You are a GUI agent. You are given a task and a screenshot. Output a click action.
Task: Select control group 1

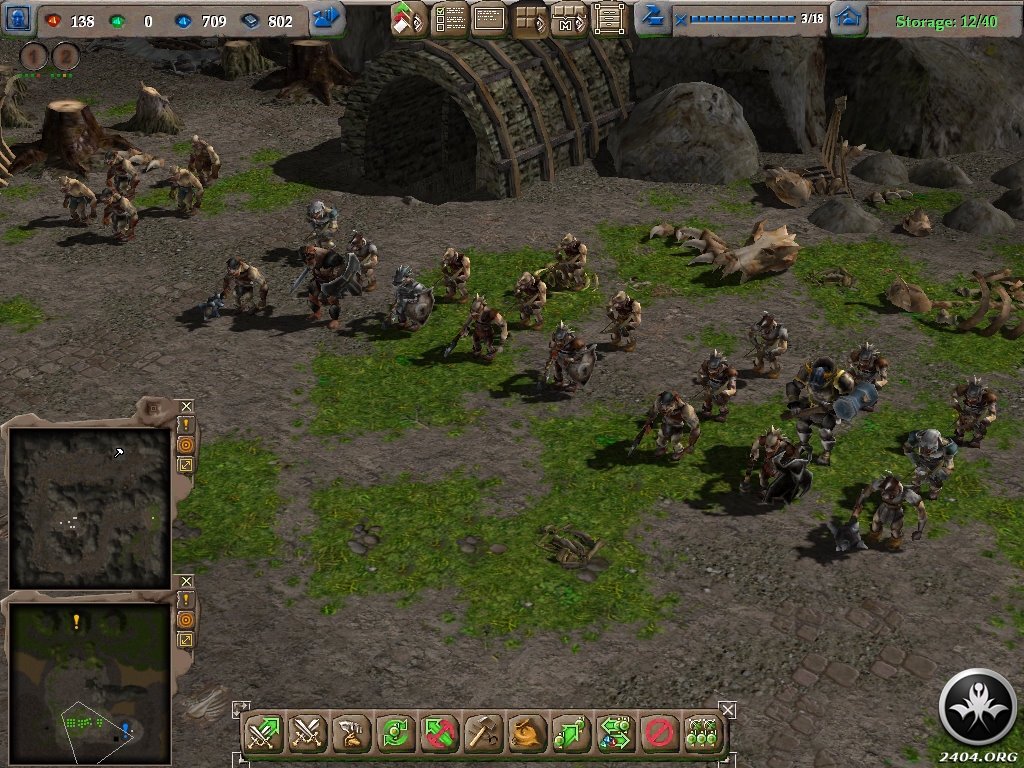(35, 57)
